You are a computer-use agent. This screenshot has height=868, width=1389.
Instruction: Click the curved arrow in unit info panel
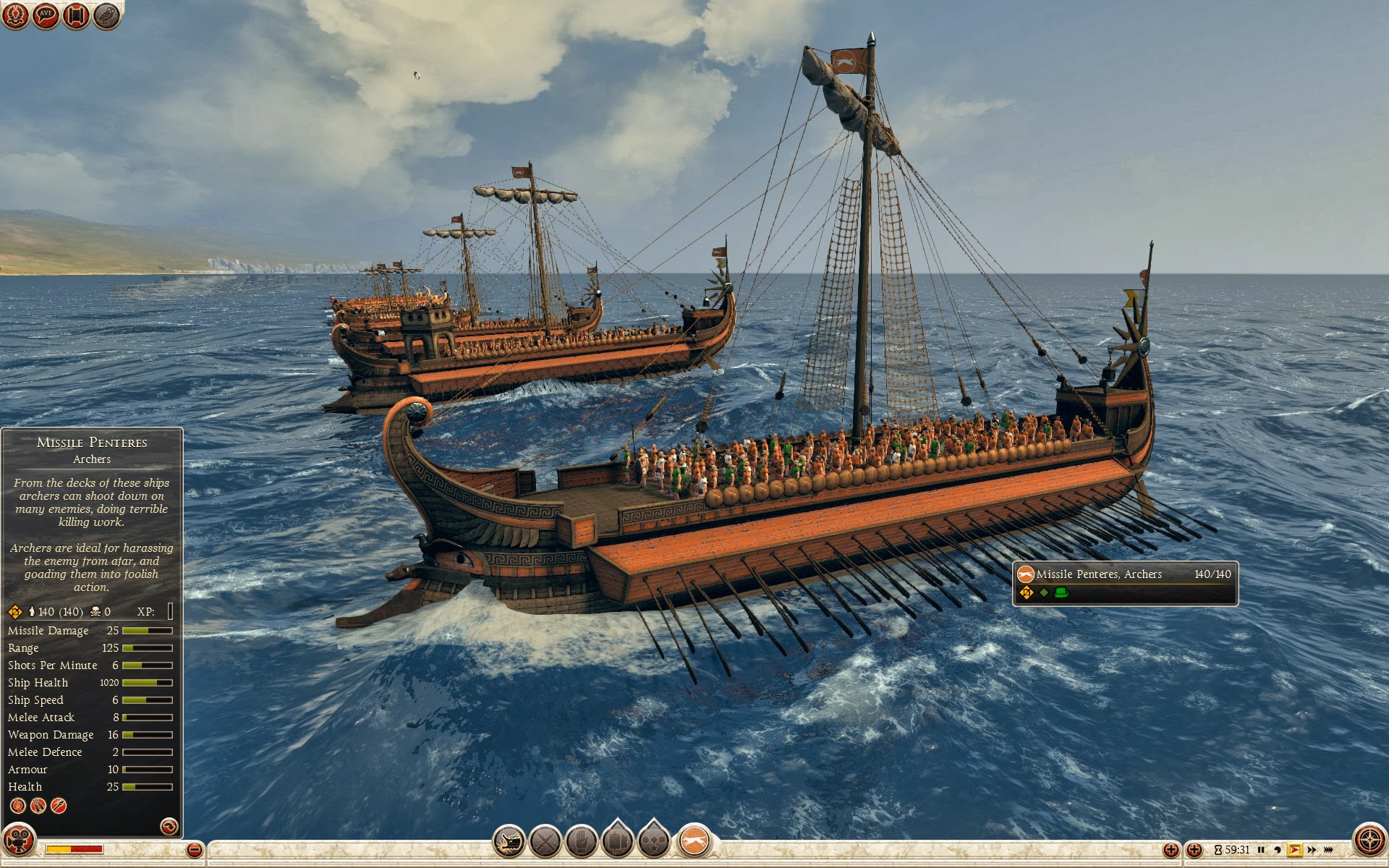click(x=169, y=826)
